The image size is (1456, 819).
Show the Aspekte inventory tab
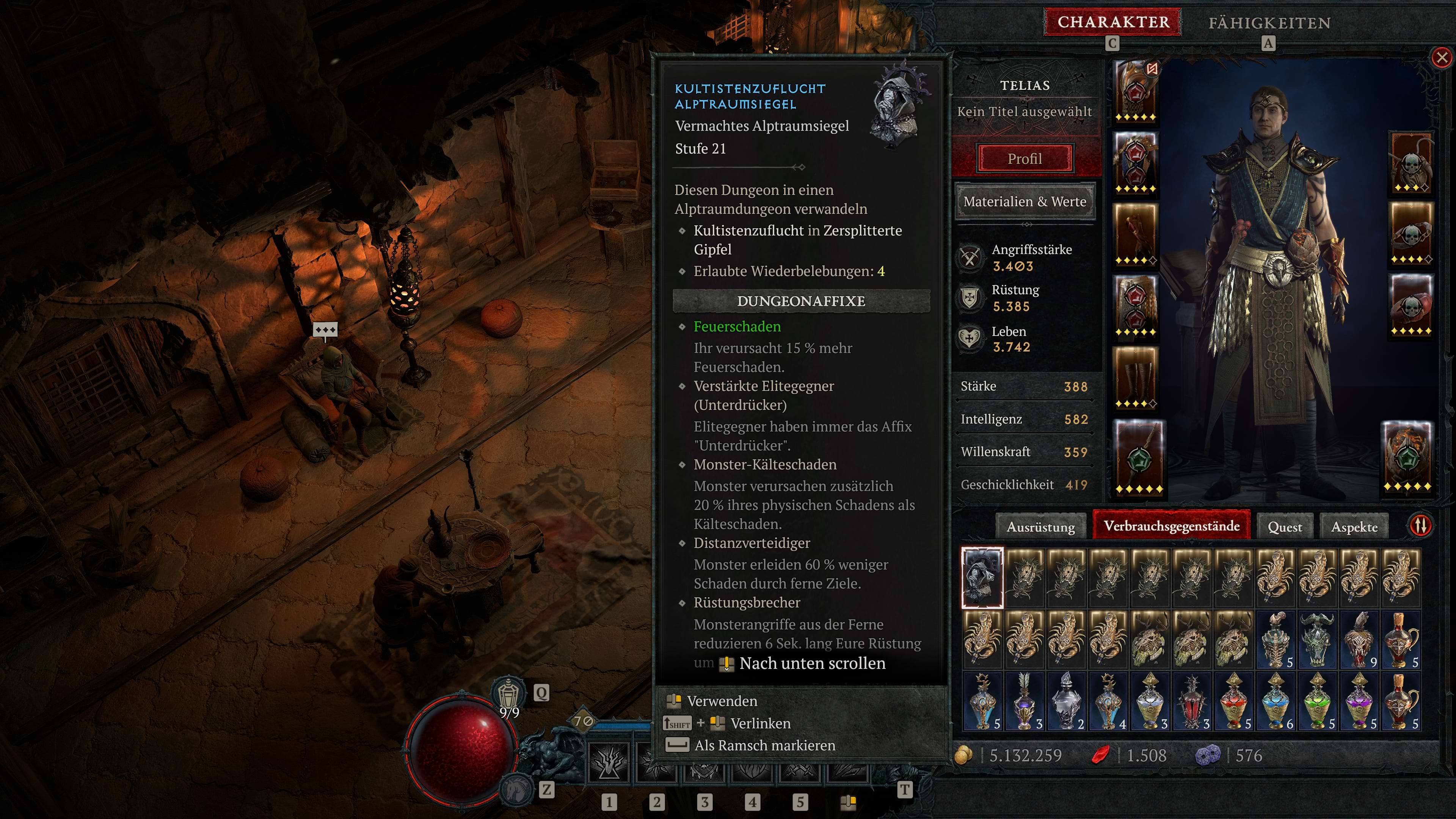[1354, 527]
